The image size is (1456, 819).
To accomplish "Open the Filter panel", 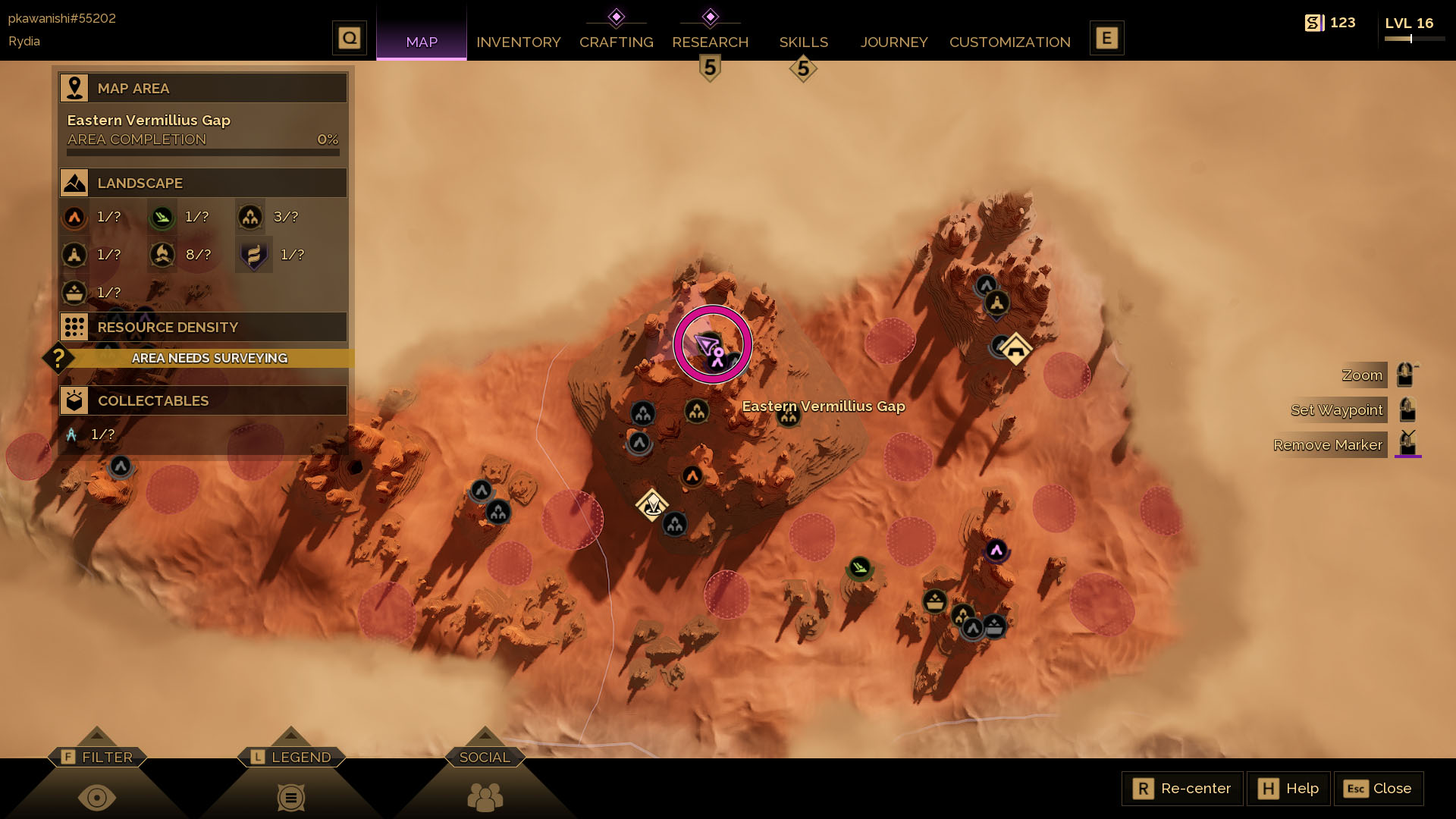I will pyautogui.click(x=97, y=757).
